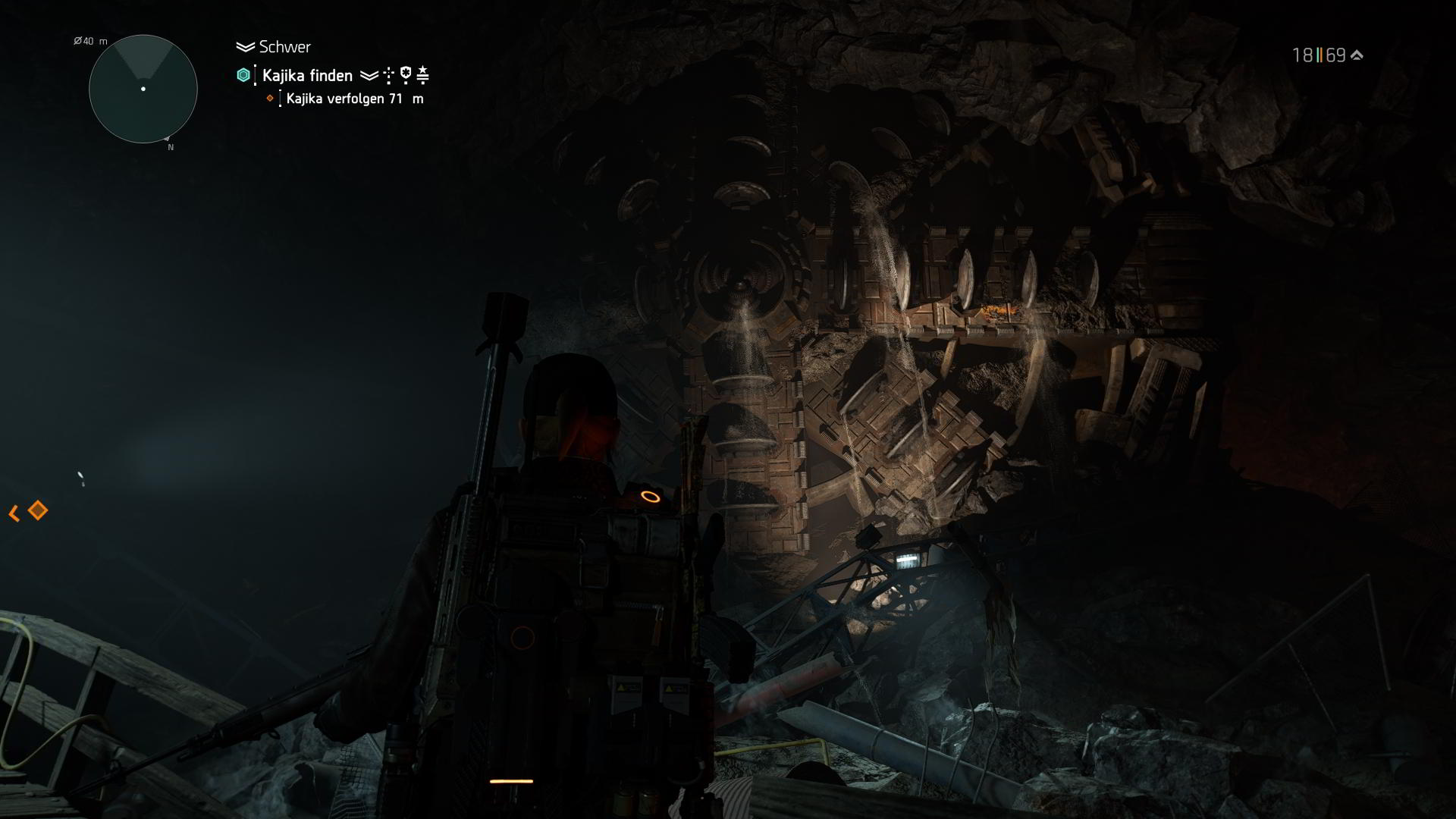Click the player dot at minimap center
1456x819 pixels.
click(142, 89)
